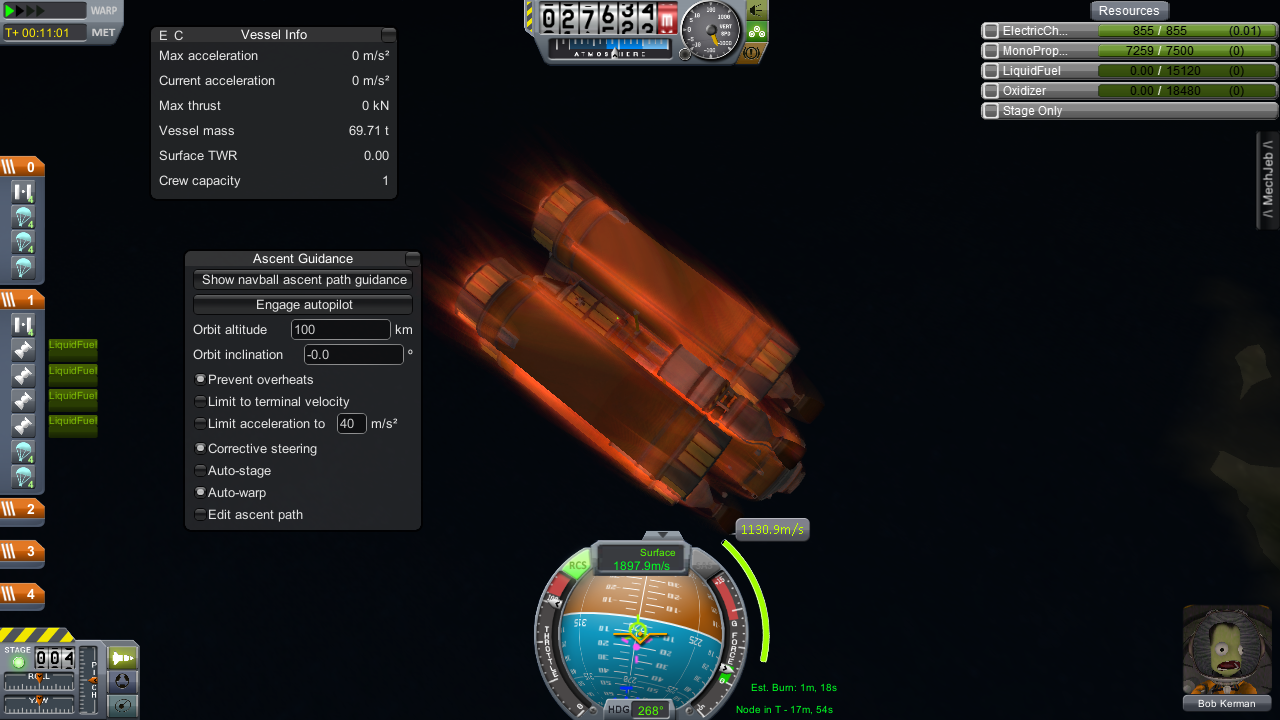
Task: Show navball ascent path guidance
Action: coord(303,280)
